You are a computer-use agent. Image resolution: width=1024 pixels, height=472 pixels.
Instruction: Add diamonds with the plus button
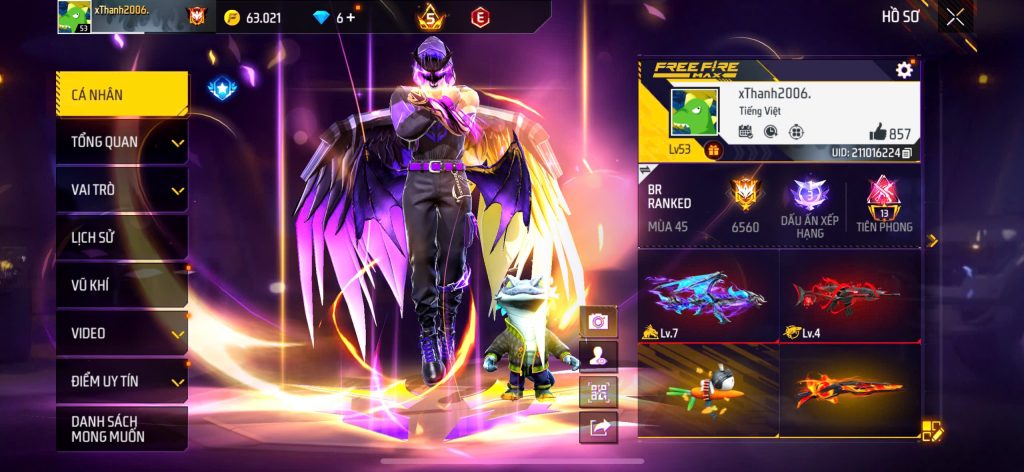(x=350, y=18)
